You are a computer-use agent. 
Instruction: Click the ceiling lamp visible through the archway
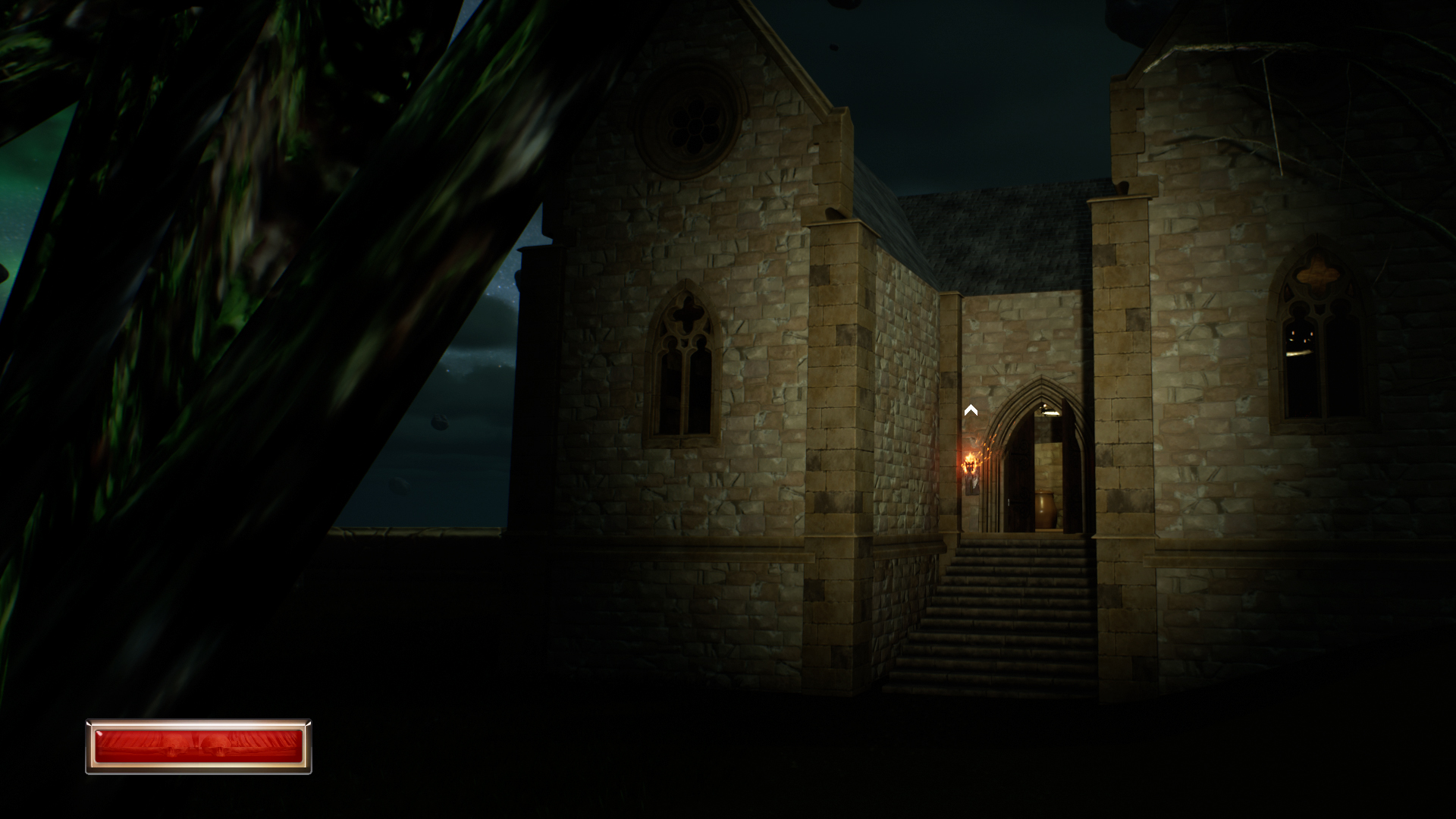tap(1048, 412)
